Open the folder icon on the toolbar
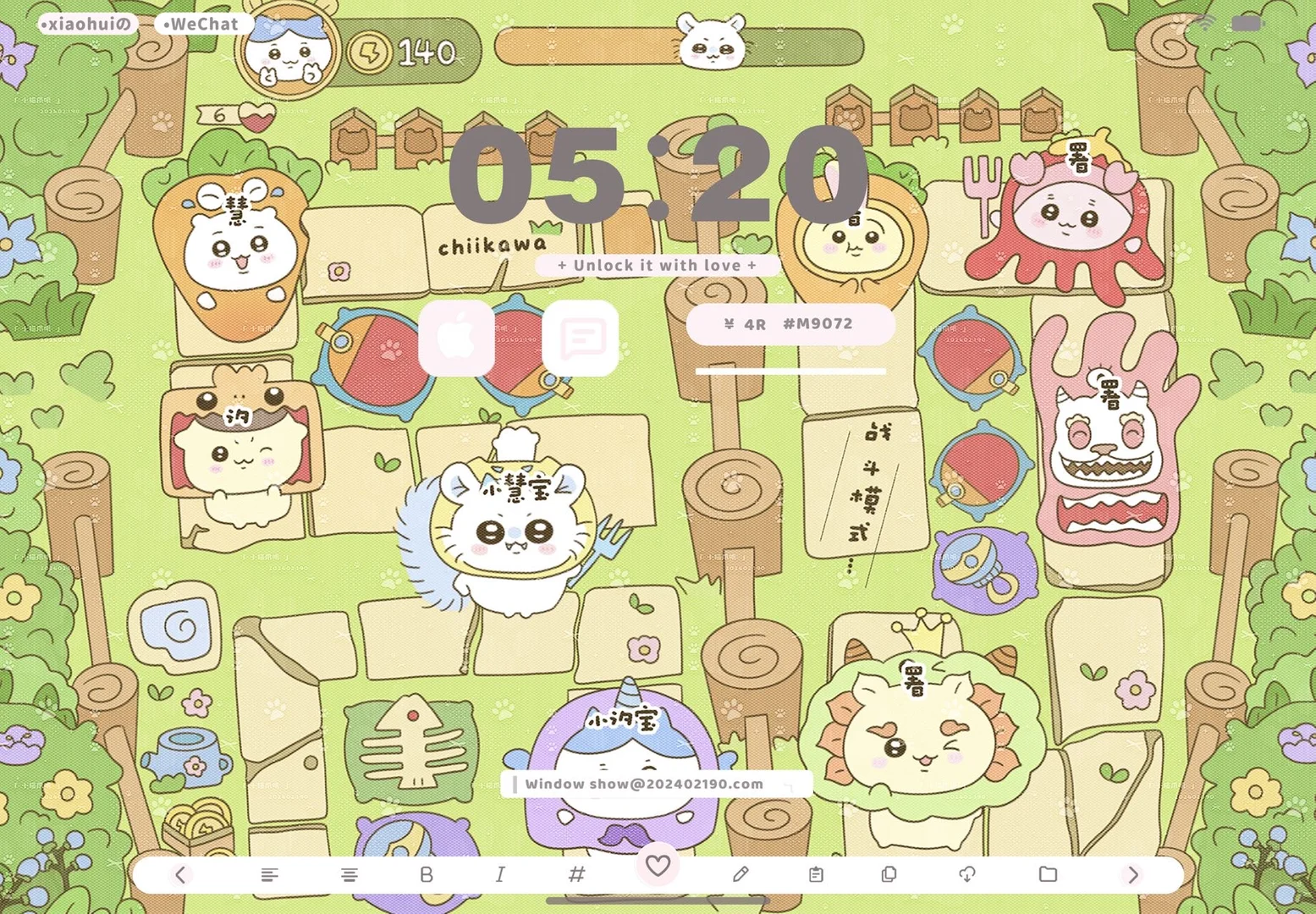The height and width of the screenshot is (914, 1316). point(1048,875)
